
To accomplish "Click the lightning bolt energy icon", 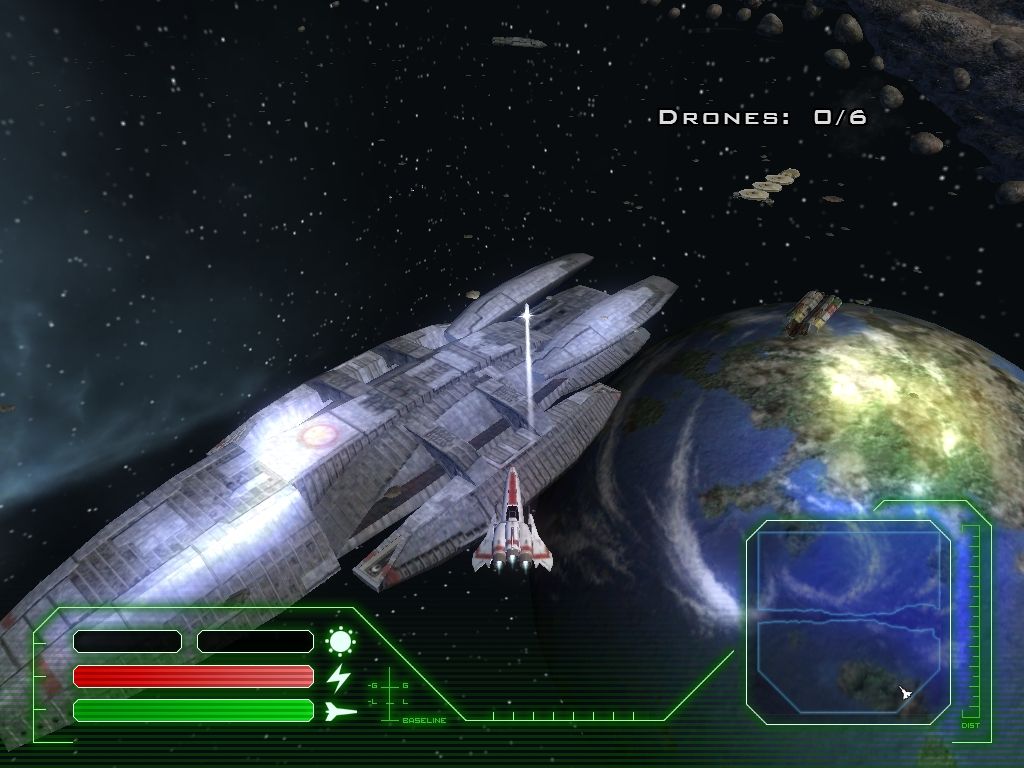I will click(340, 677).
